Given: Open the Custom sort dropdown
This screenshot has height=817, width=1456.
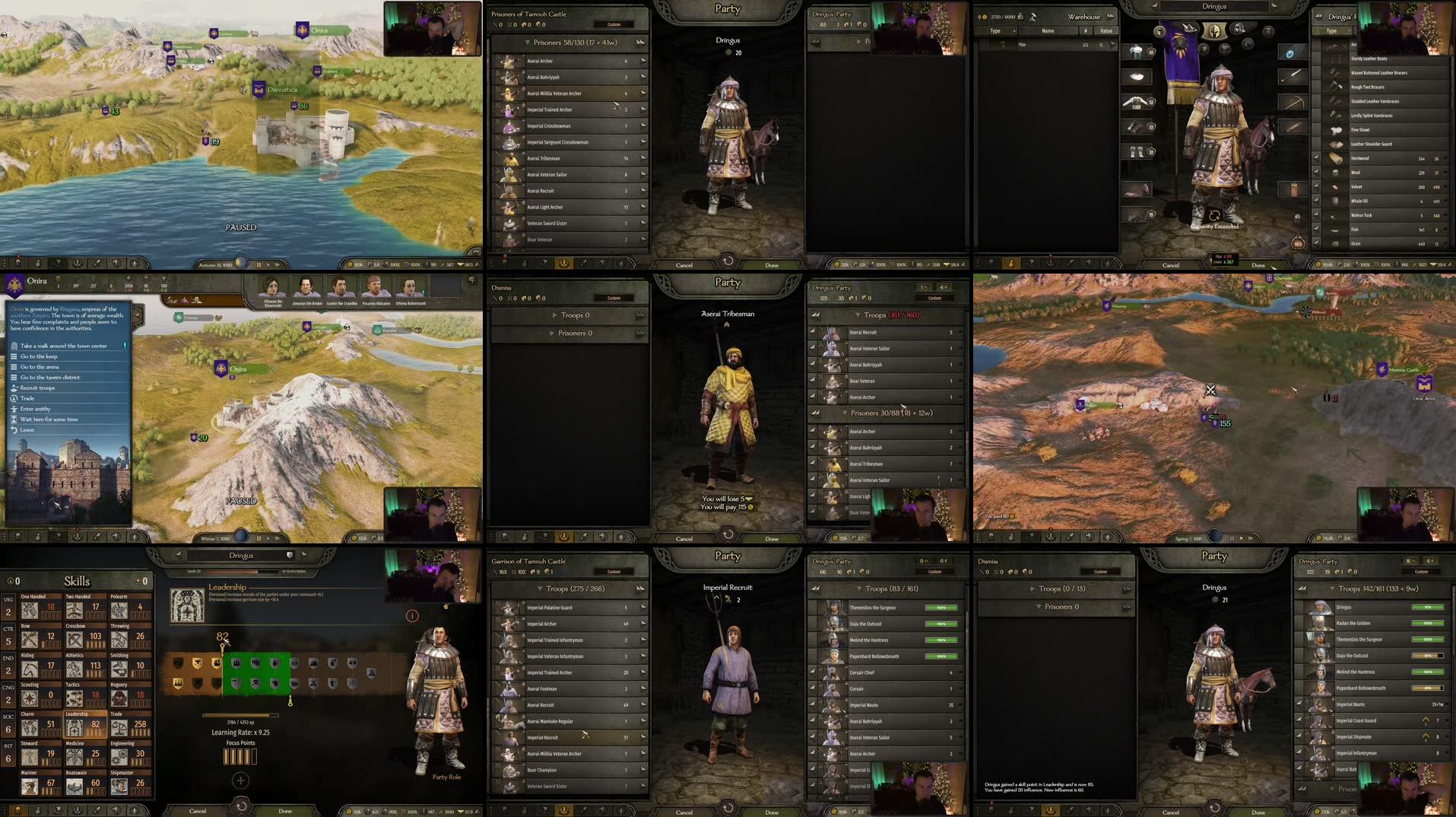Looking at the screenshot, I should coord(613,25).
